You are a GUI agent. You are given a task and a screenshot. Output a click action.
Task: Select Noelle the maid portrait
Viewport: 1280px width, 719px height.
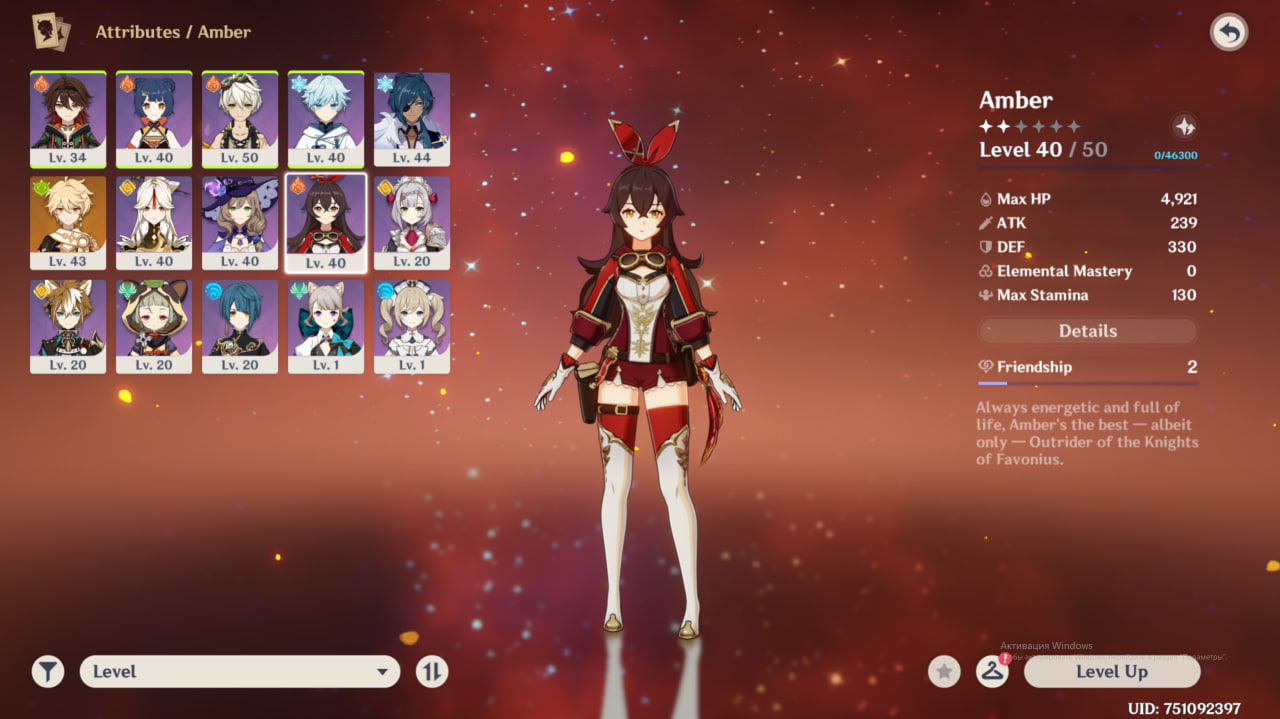[412, 222]
